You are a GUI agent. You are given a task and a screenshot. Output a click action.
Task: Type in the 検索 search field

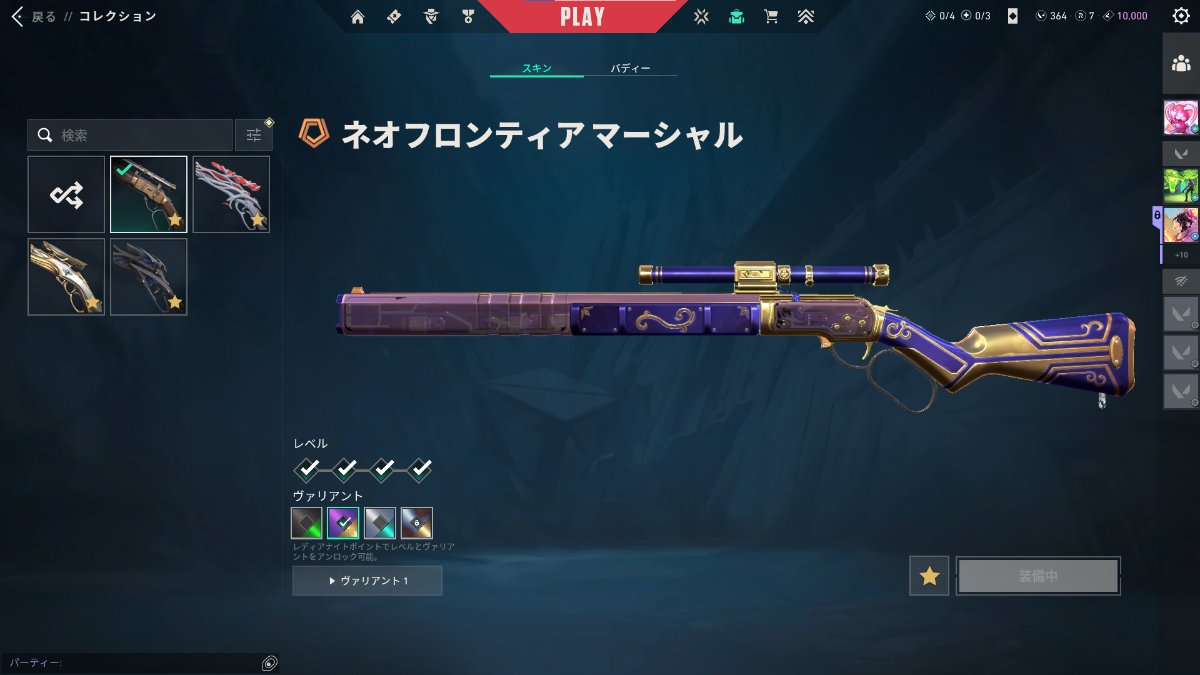click(140, 135)
